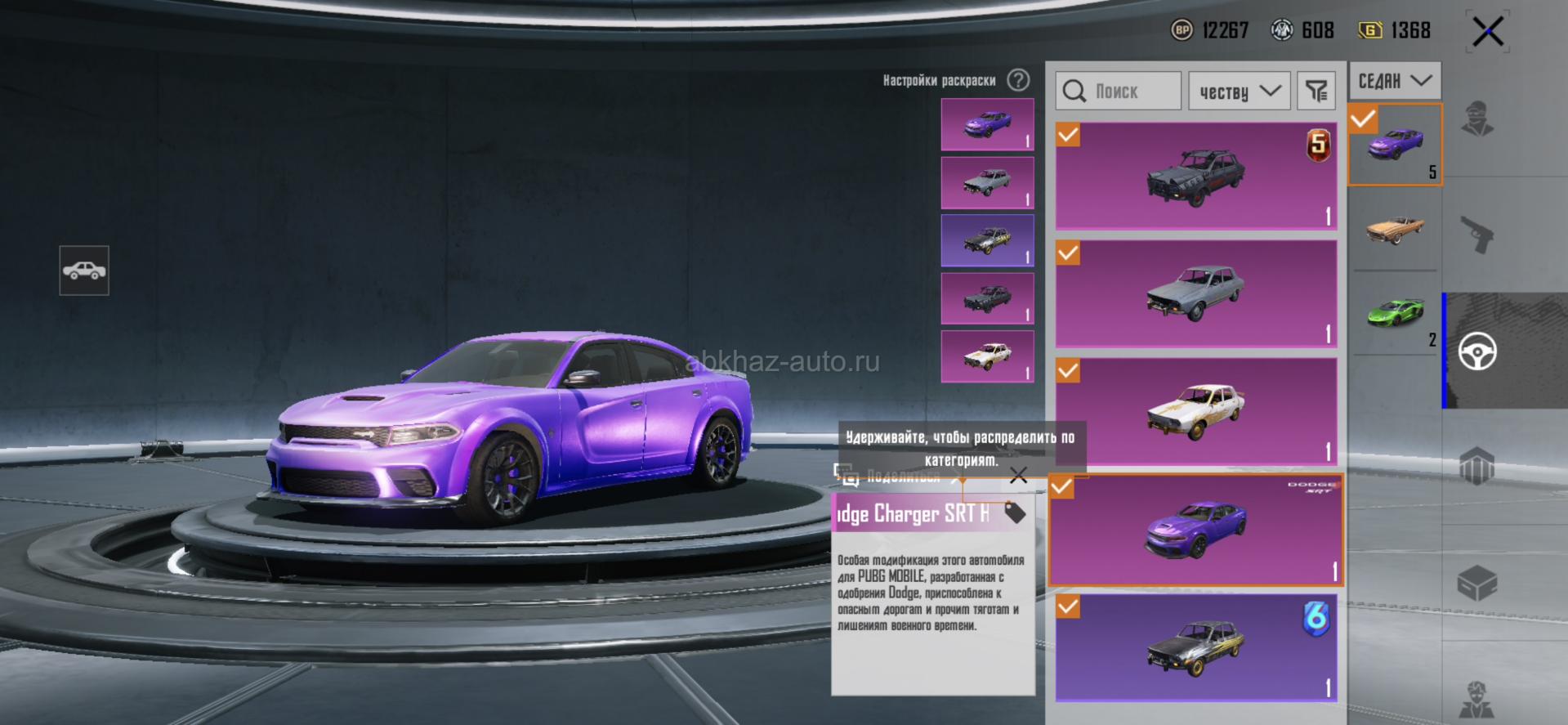Choose the level 6 black-gold sedan skin
This screenshot has width=1568, height=725.
1196,647
